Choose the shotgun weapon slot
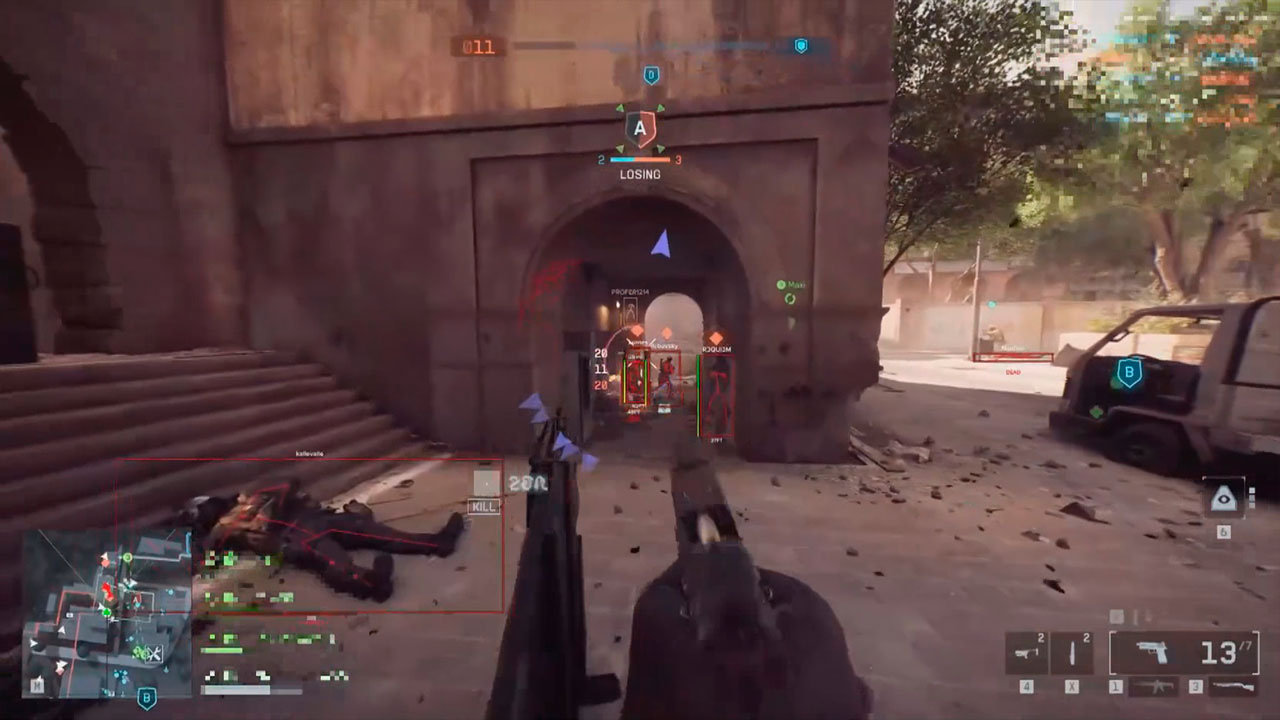This screenshot has height=720, width=1280. pos(1232,687)
